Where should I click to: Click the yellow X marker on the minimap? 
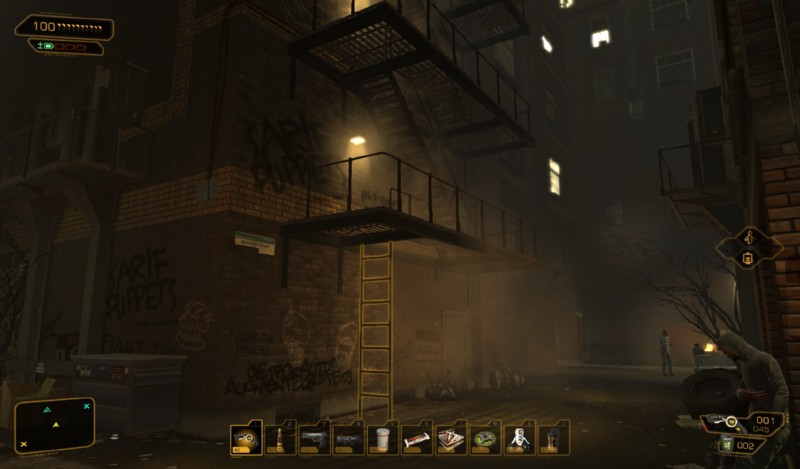point(23,443)
